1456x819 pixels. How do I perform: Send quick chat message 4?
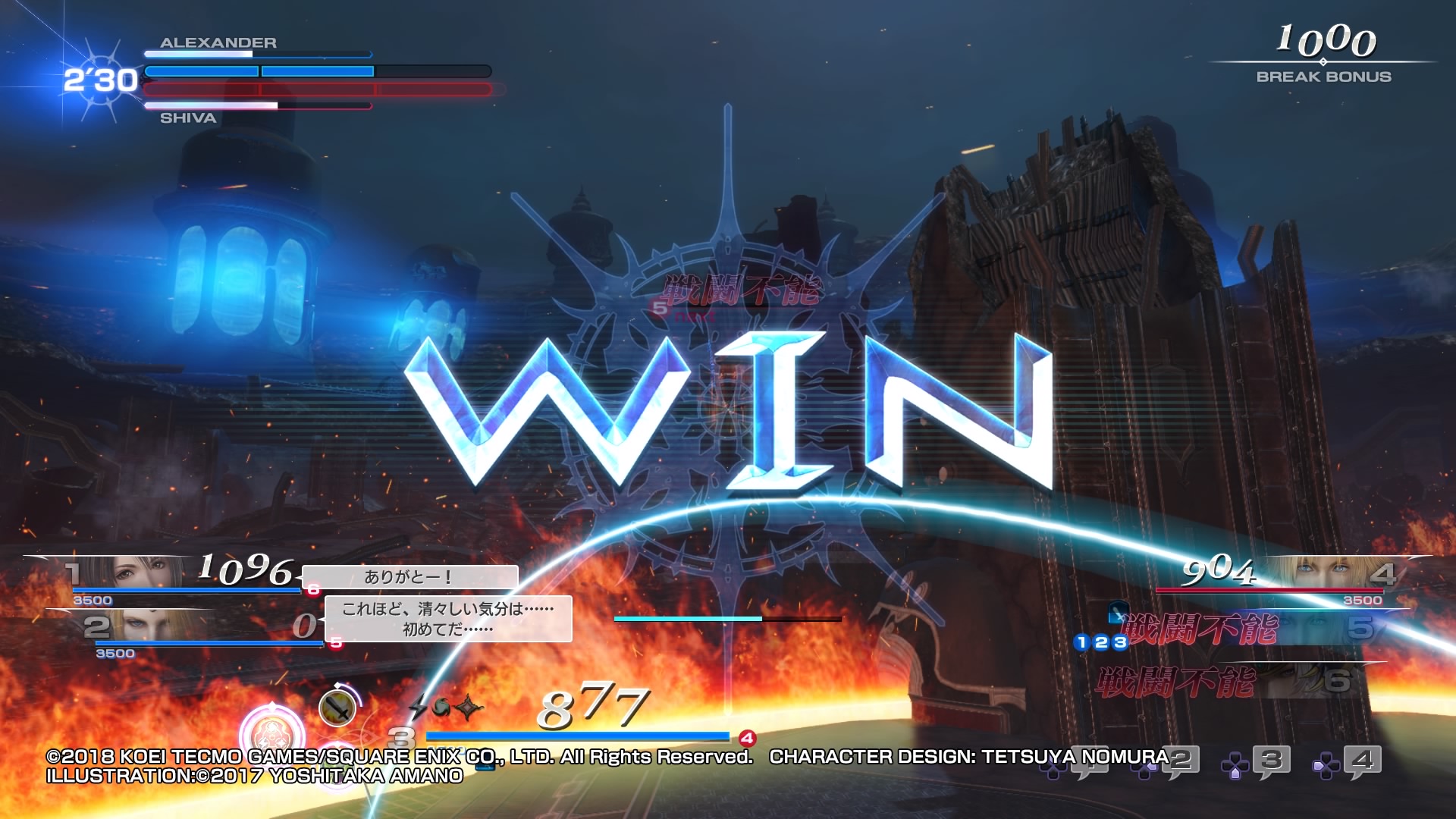pyautogui.click(x=1362, y=761)
